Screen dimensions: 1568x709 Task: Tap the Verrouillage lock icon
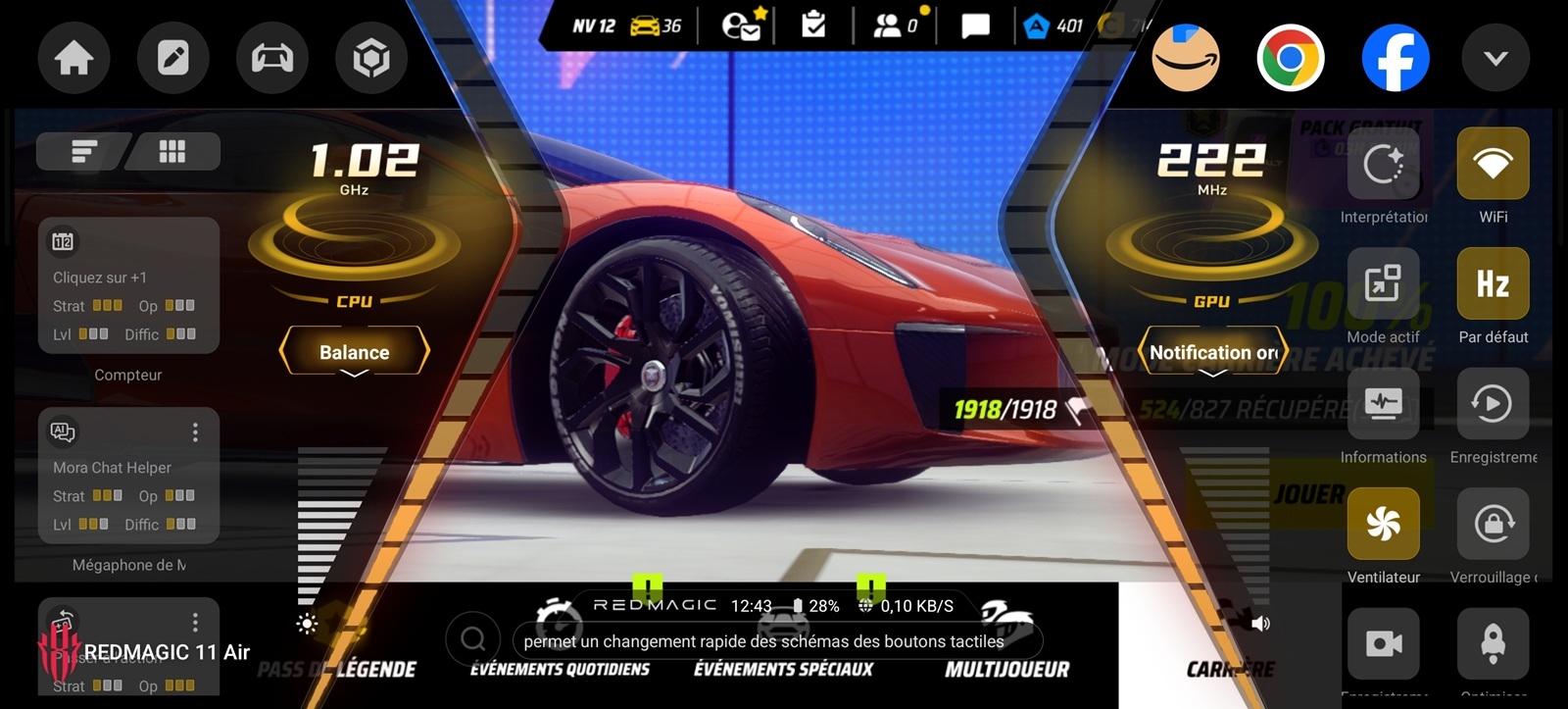tap(1493, 525)
